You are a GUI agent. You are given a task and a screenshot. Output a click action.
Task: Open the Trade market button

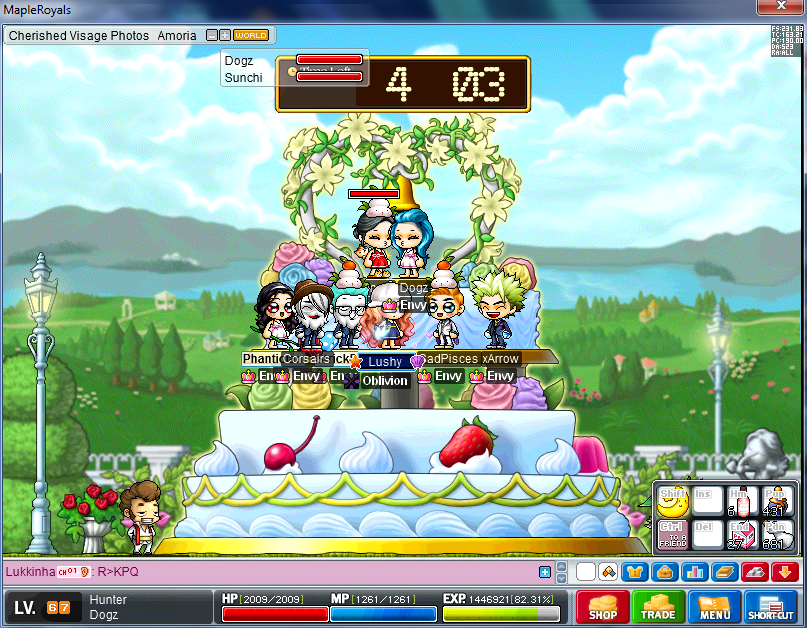point(657,606)
